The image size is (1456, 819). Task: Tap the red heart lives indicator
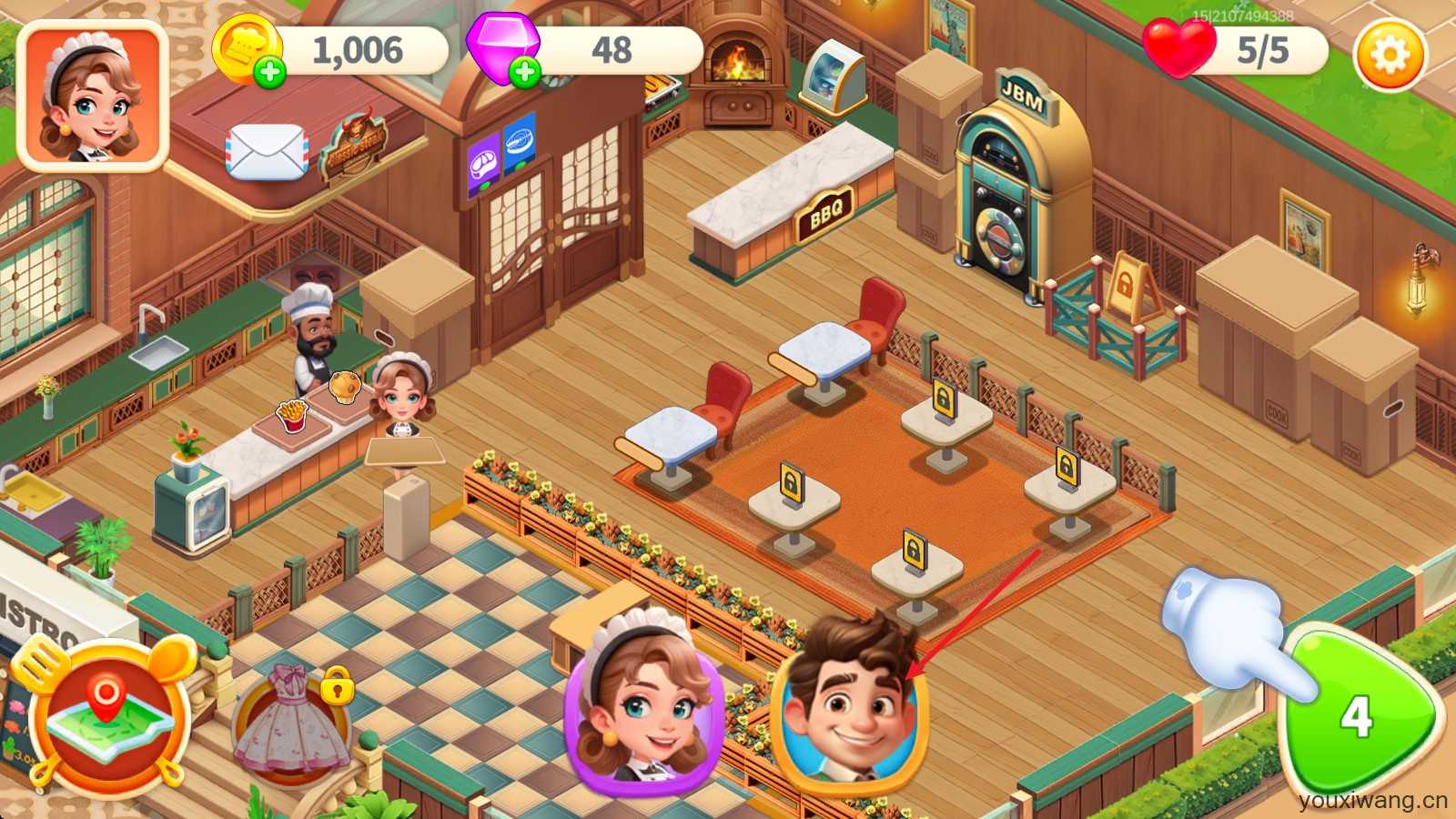pos(1178,48)
